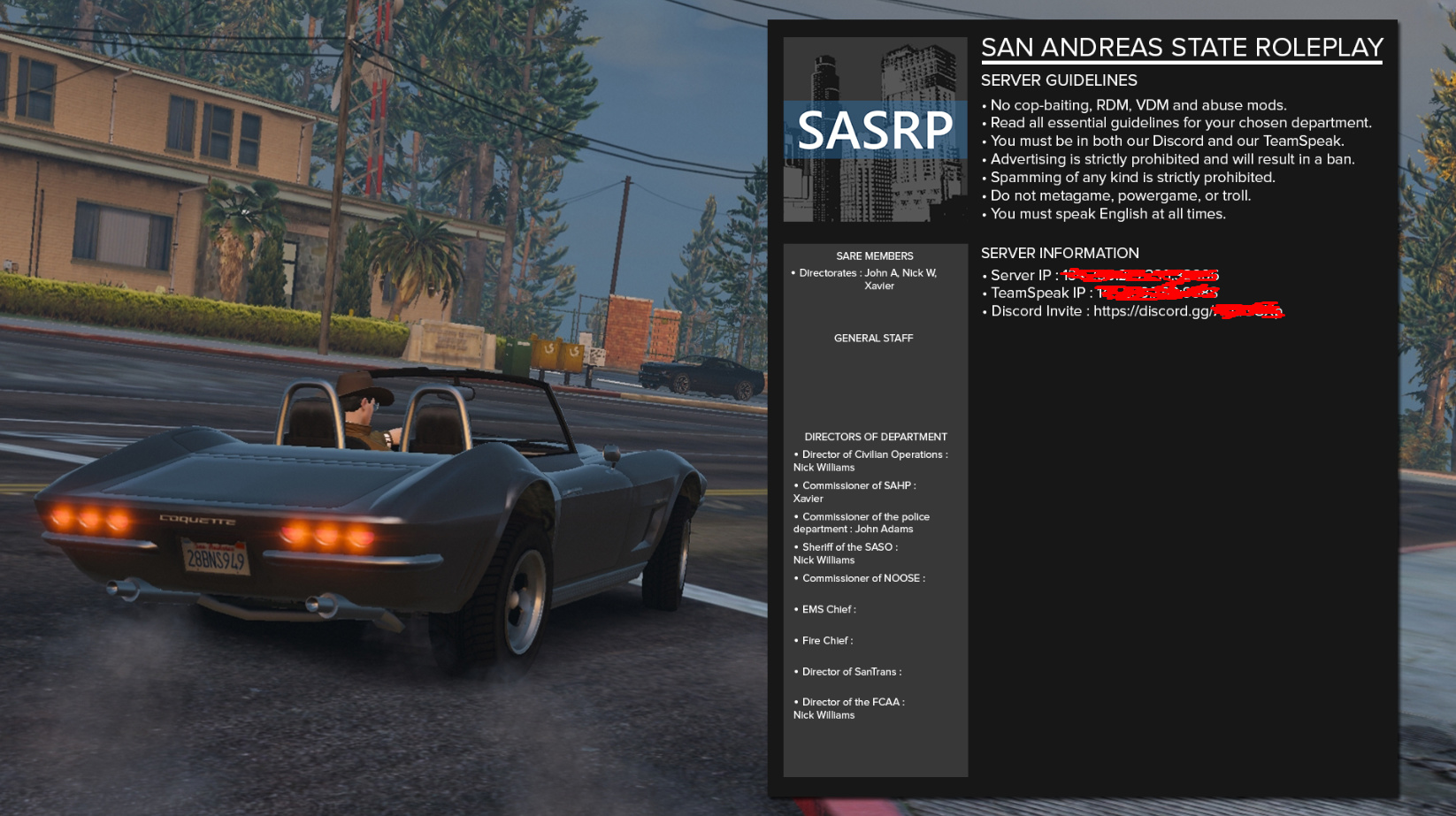Click the Discord invite redaction mark

[1252, 310]
